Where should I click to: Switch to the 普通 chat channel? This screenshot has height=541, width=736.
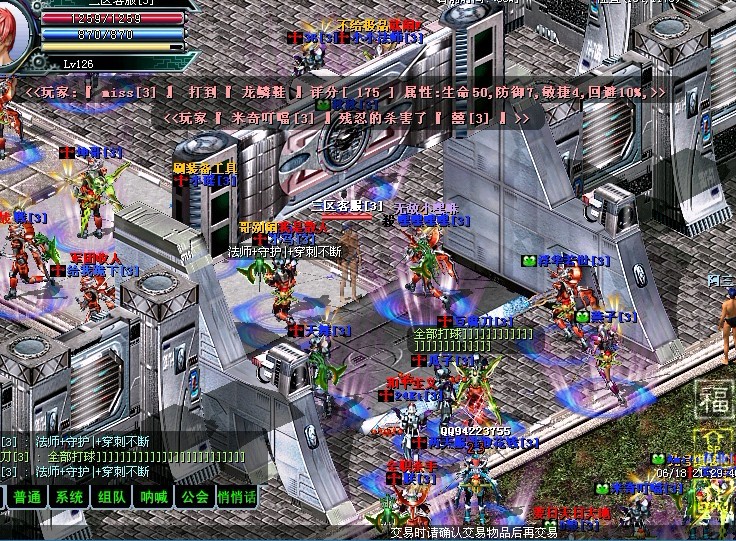(27, 497)
